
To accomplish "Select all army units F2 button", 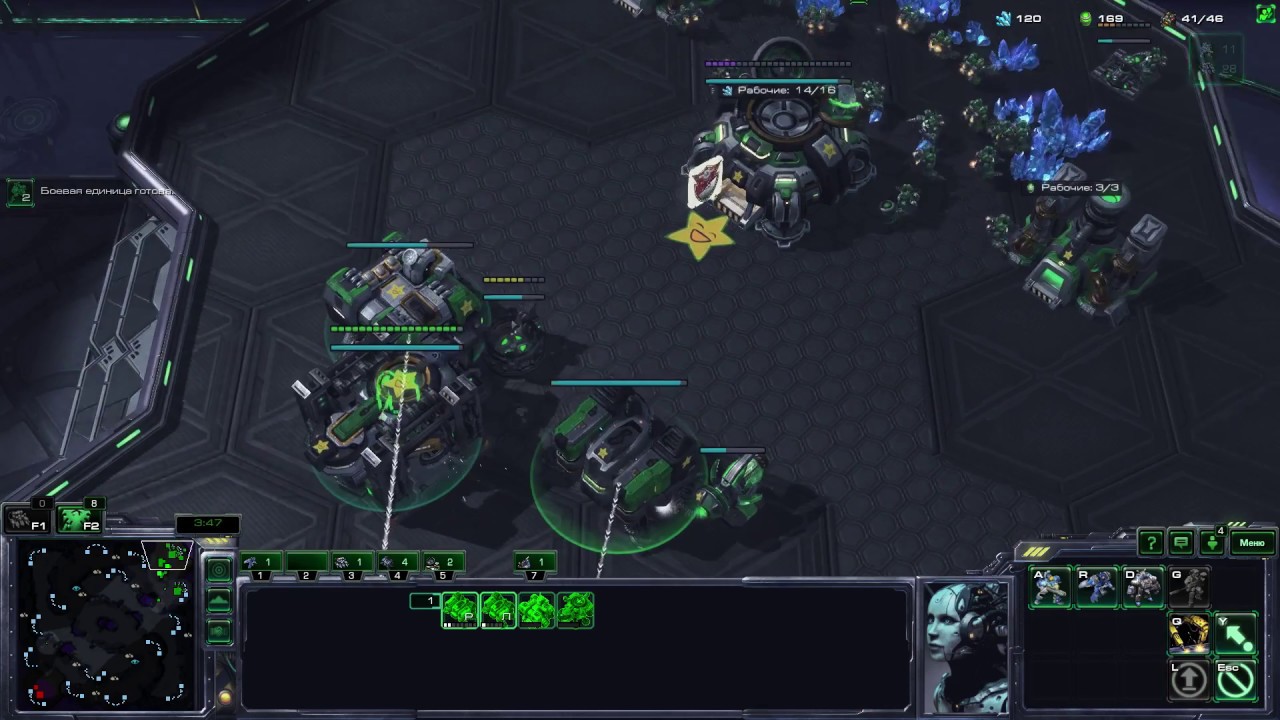I will point(76,519).
